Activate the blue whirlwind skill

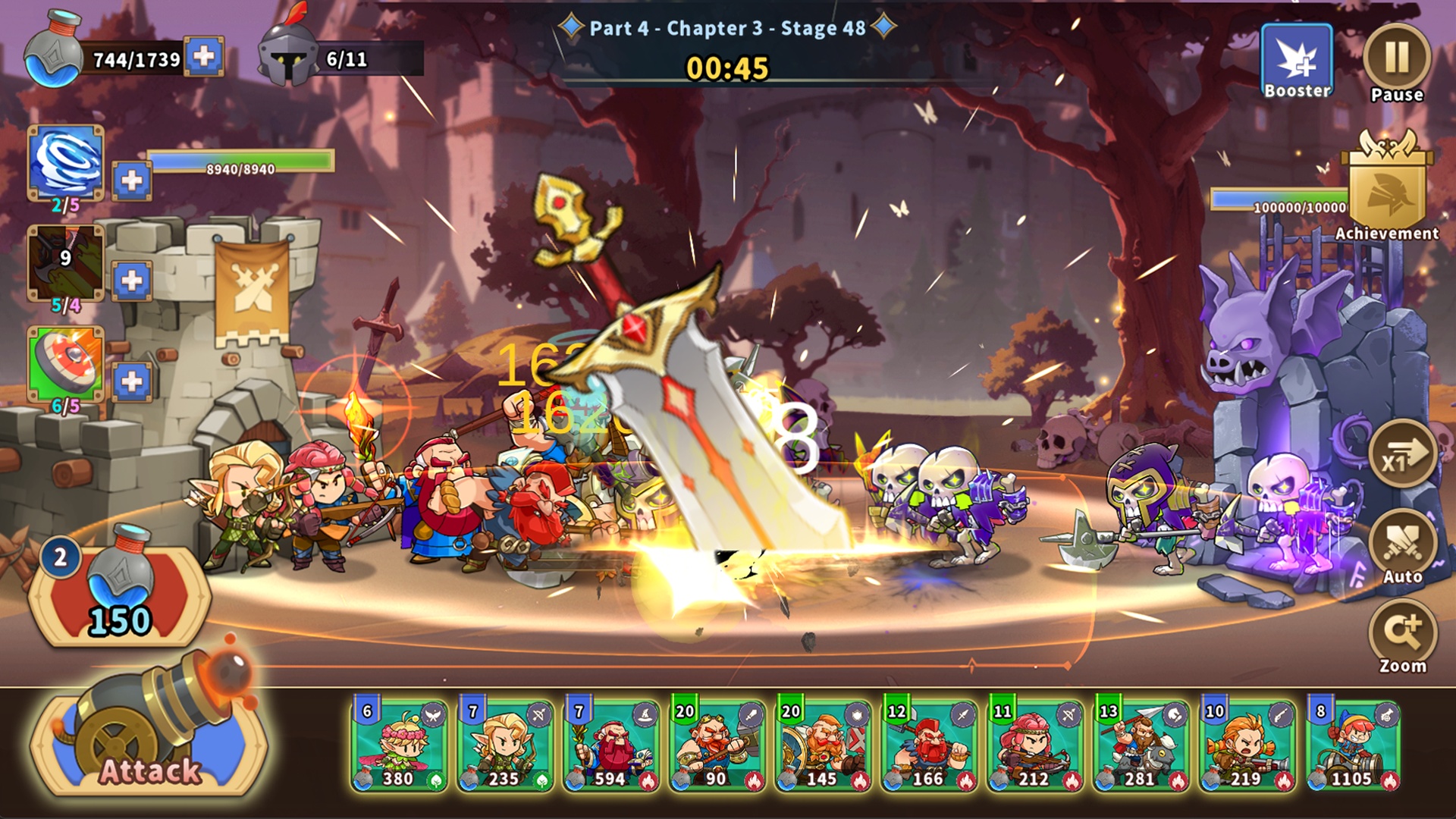pos(66,163)
